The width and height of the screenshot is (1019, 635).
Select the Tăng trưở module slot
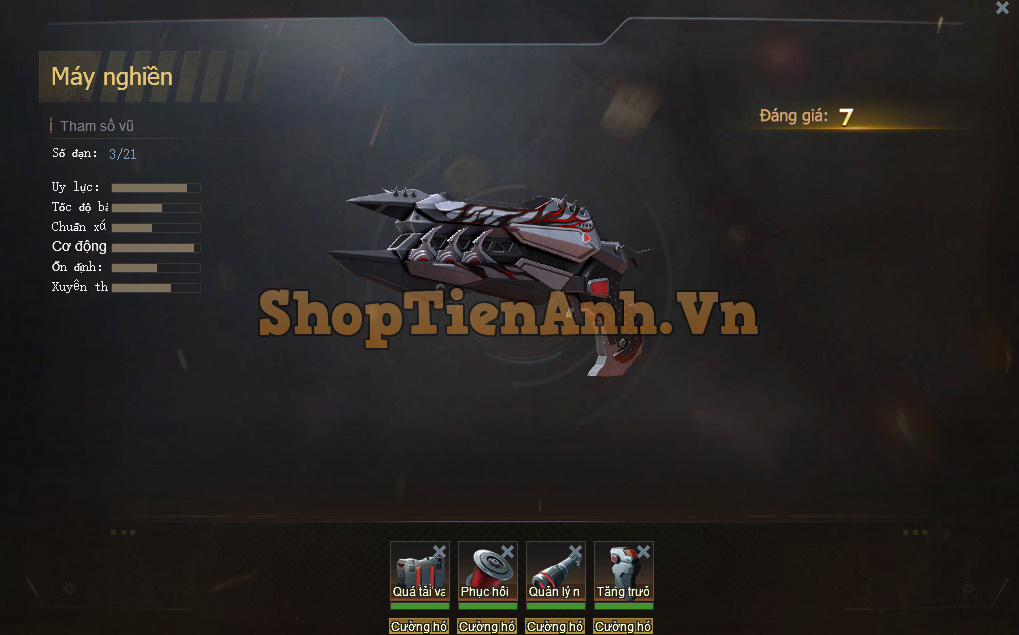(x=623, y=570)
